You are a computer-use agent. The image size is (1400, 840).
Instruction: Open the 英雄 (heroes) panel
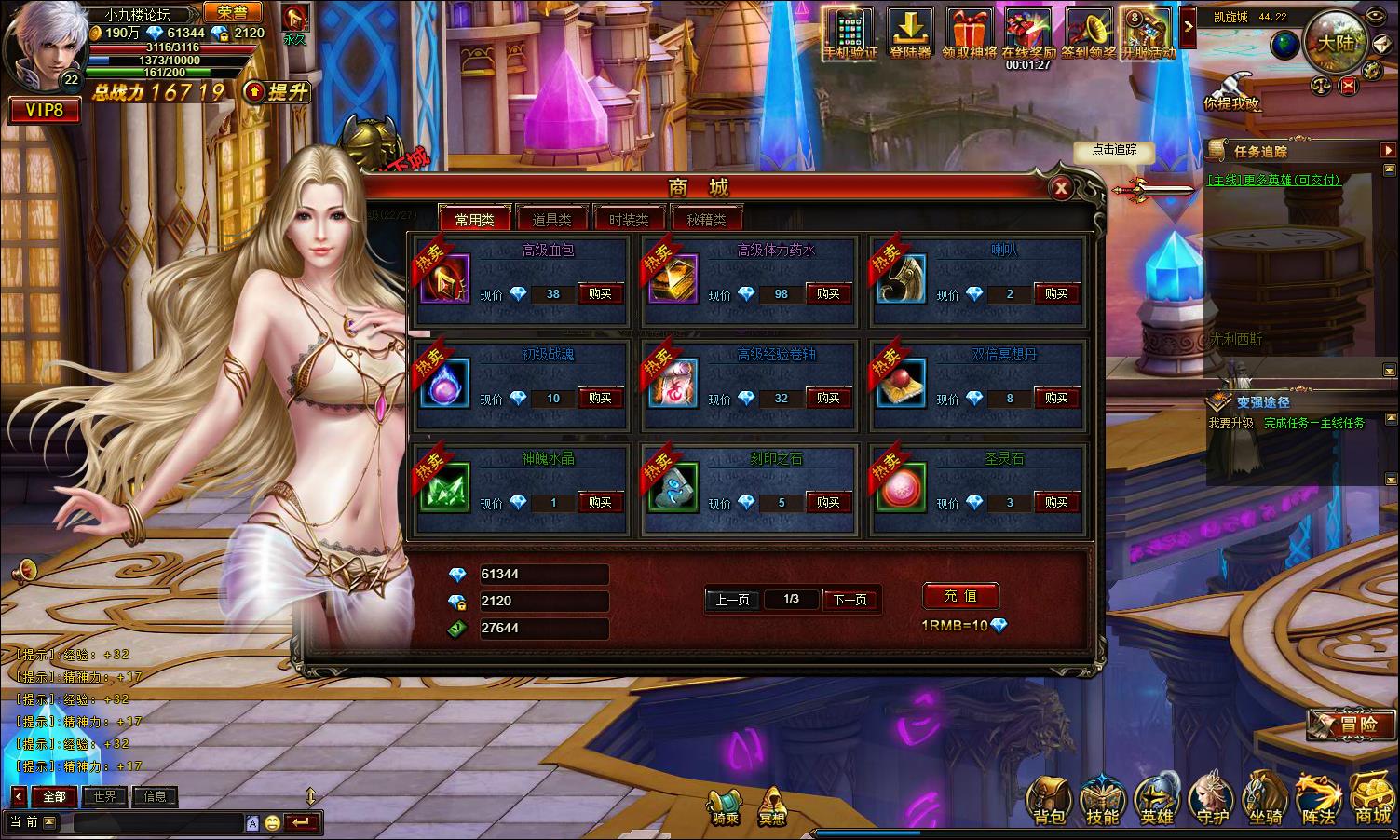tap(1156, 801)
